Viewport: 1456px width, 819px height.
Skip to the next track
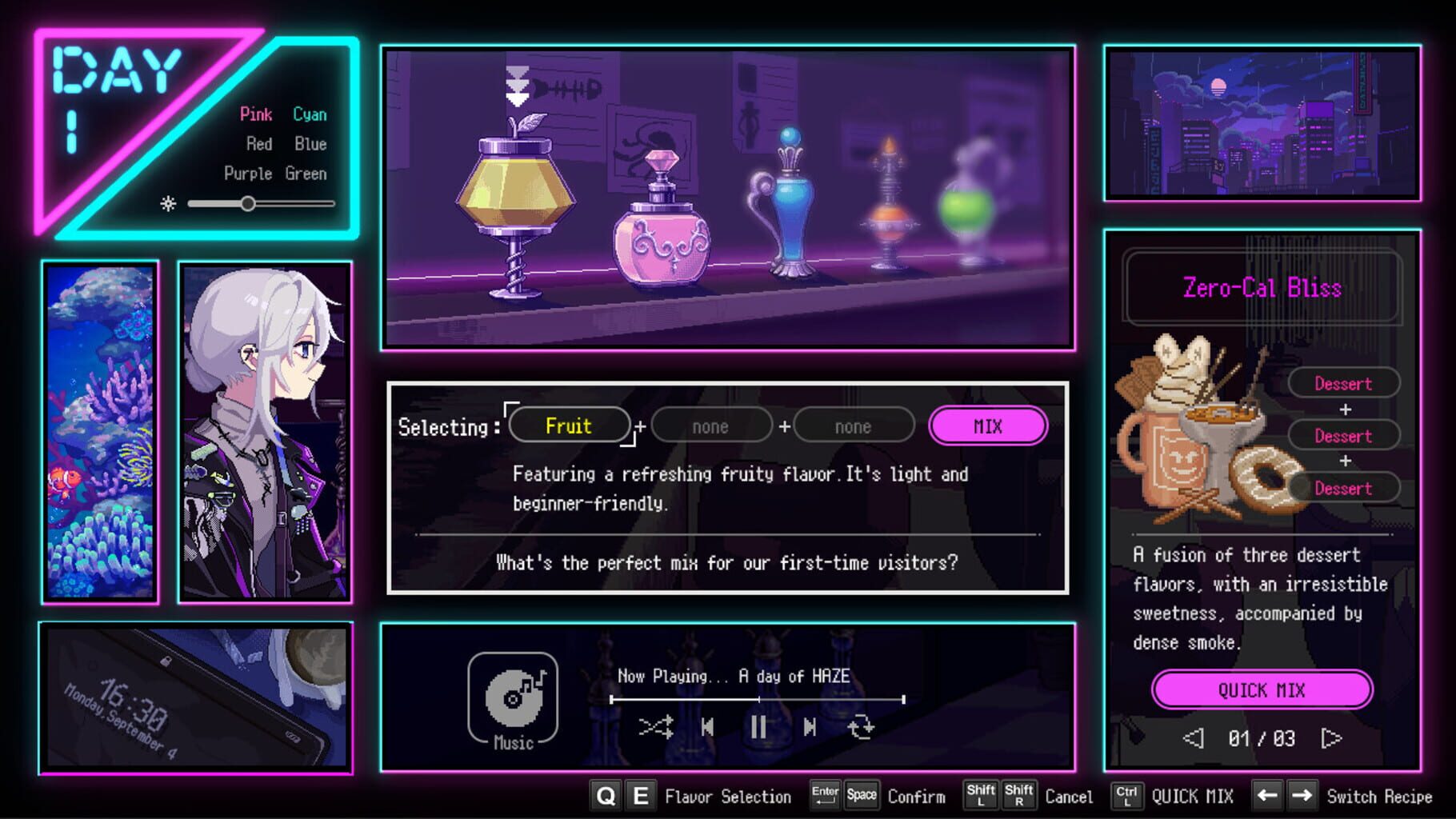click(810, 727)
